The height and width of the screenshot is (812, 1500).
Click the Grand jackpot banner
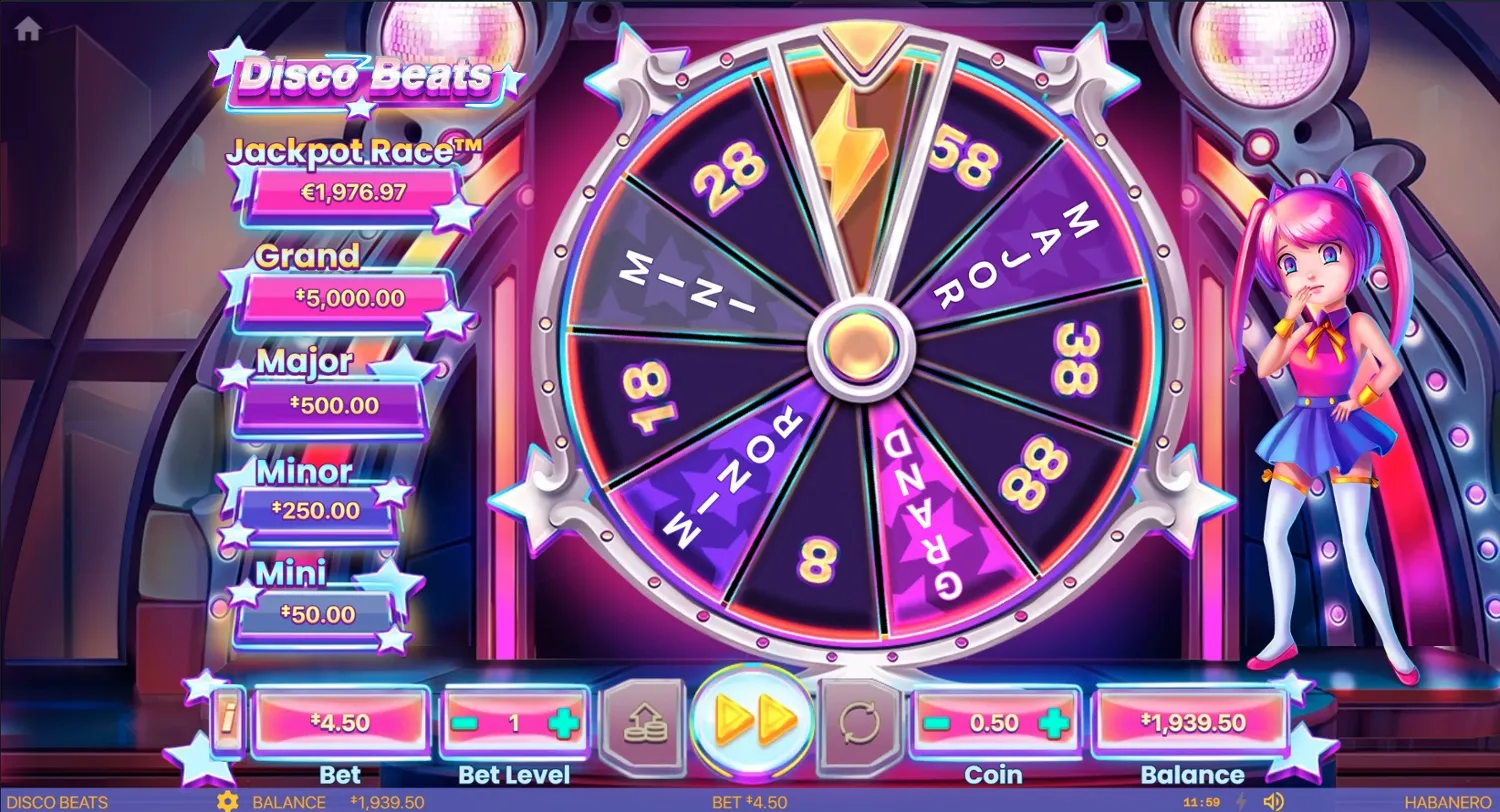(x=350, y=297)
